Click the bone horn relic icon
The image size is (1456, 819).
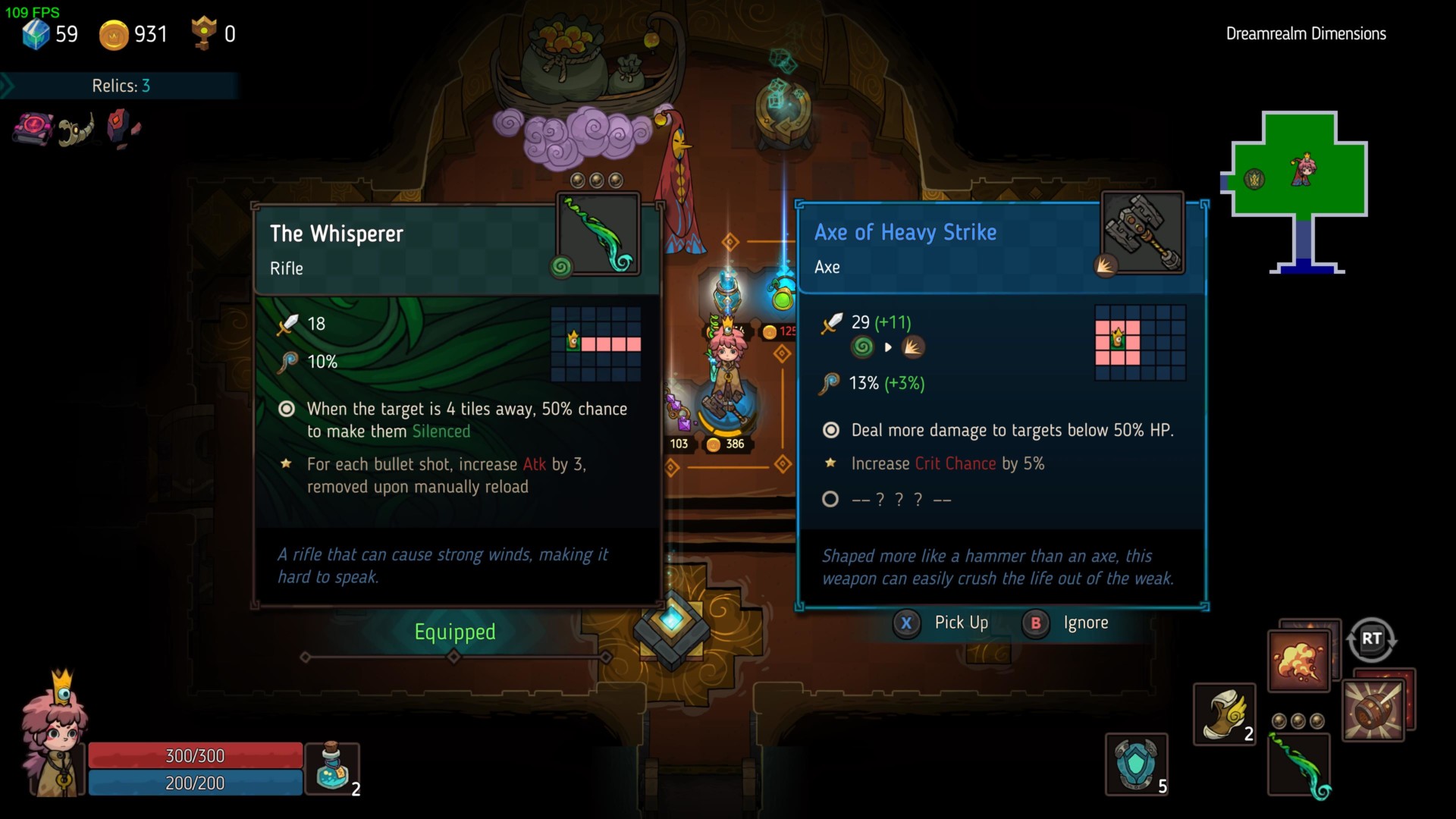[78, 129]
